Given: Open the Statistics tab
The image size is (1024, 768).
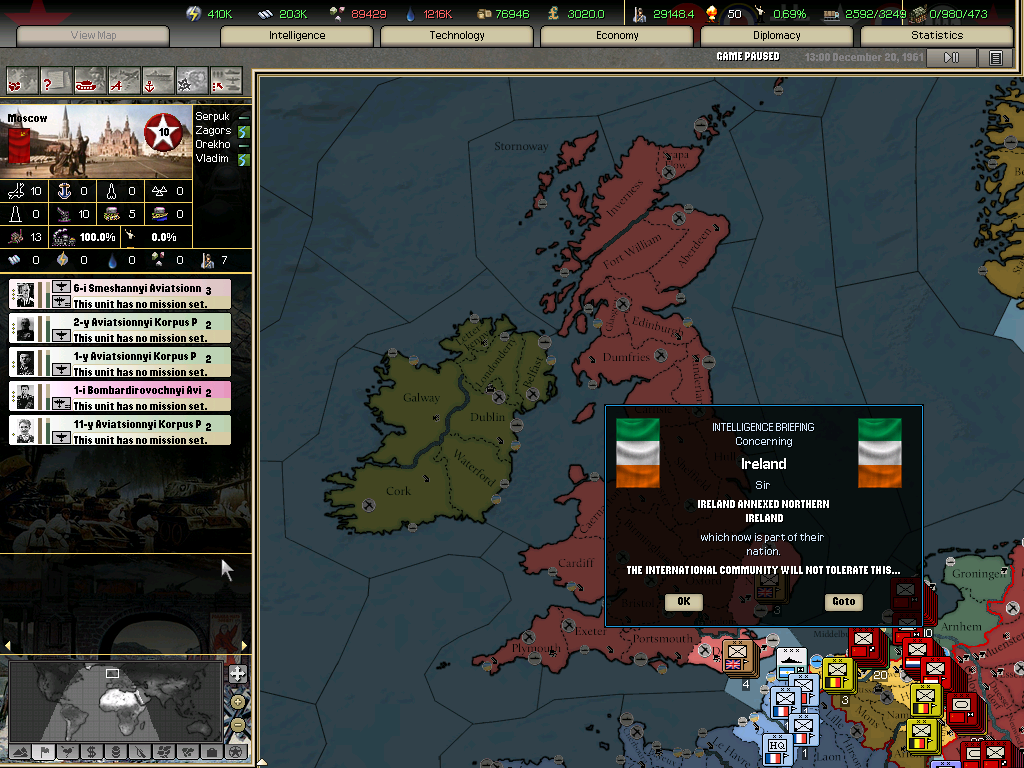Looking at the screenshot, I should tap(937, 36).
